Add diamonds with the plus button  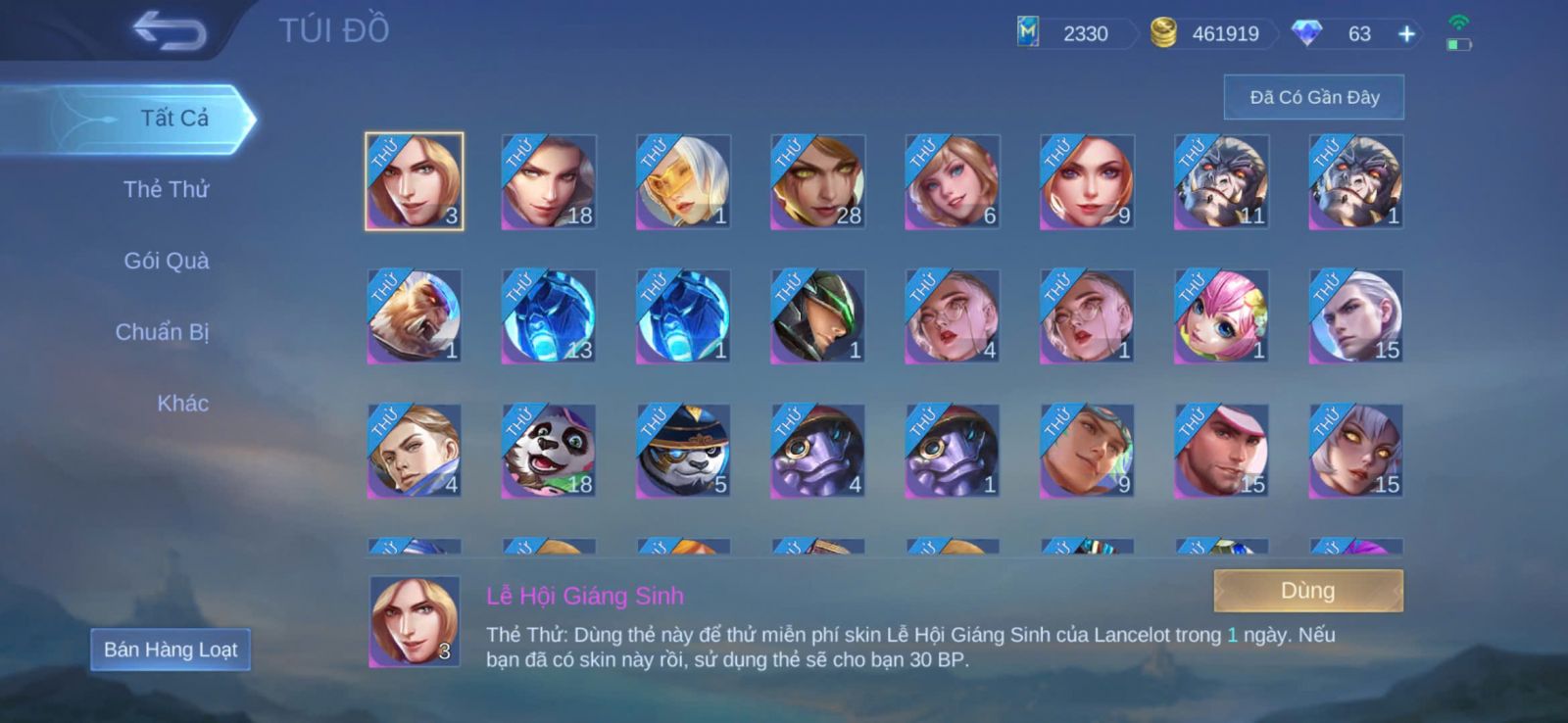tap(1406, 34)
